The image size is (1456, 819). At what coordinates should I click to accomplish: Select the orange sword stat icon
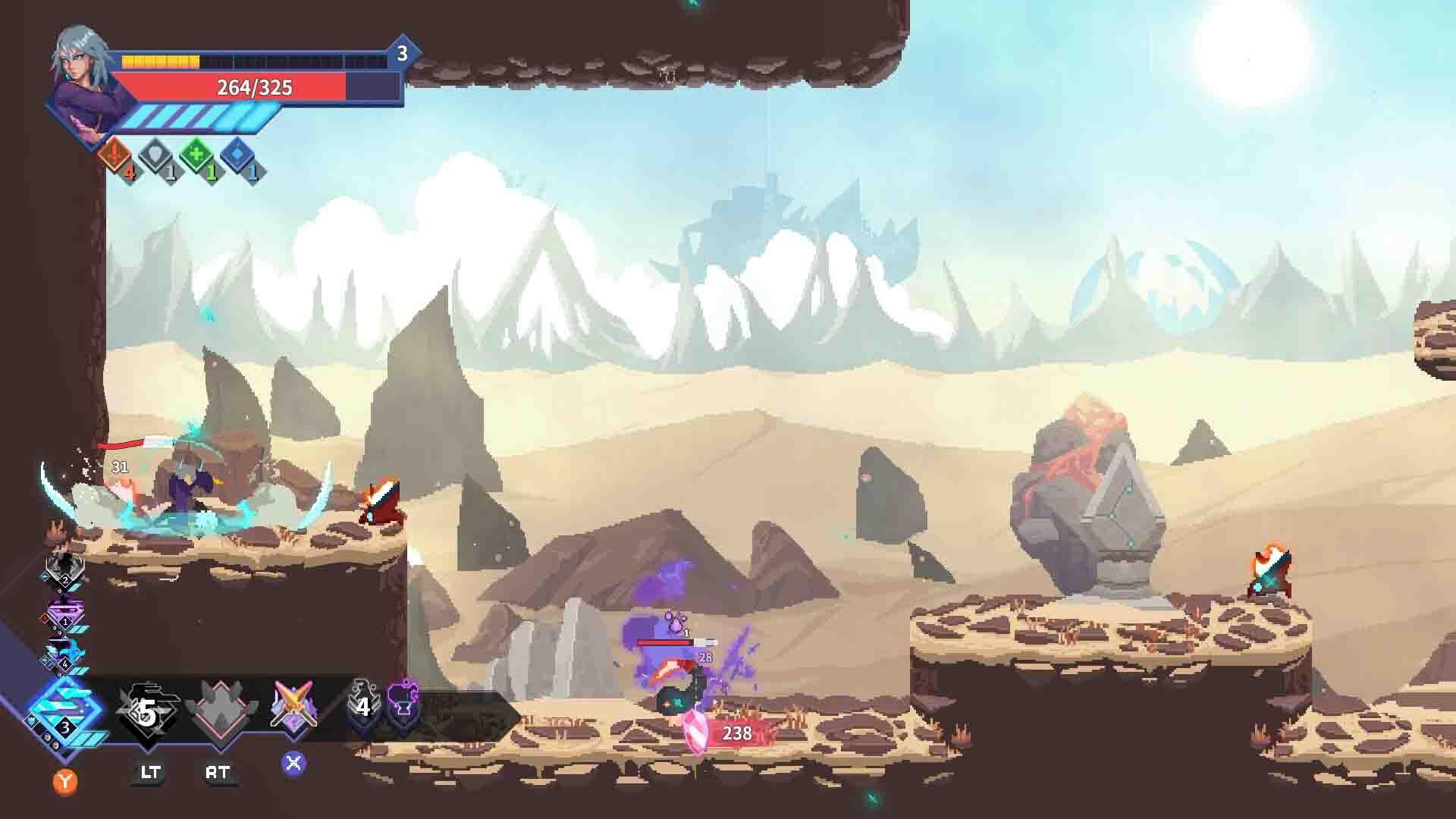[115, 155]
